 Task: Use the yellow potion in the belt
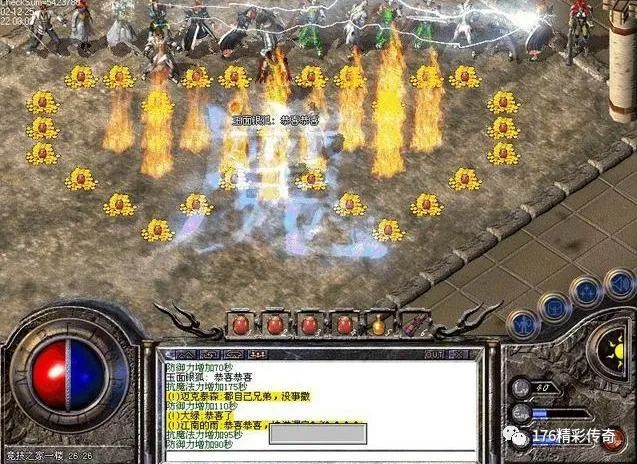point(379,324)
